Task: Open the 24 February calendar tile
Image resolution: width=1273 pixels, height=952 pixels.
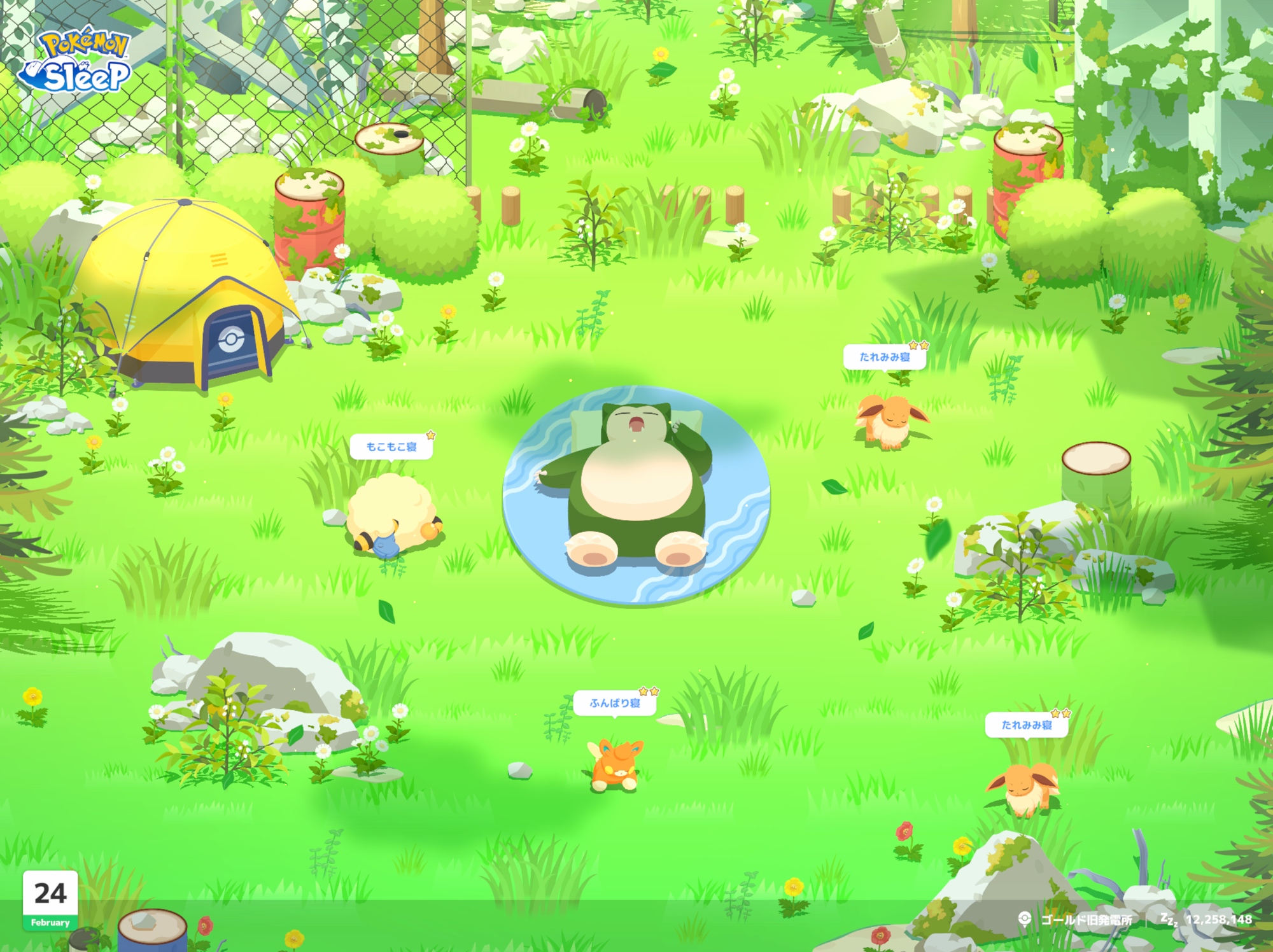Action: click(50, 900)
